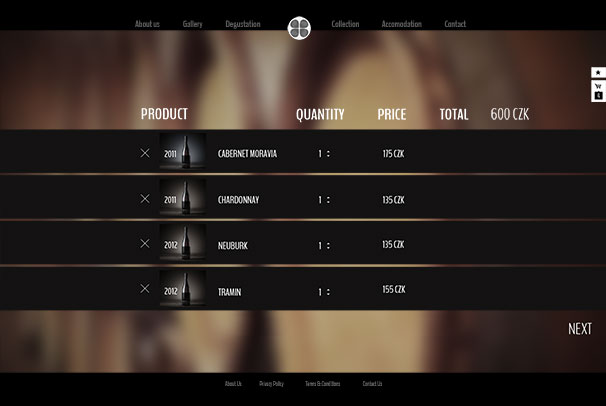Adjust the Chardonnay quantity stepper
The width and height of the screenshot is (606, 406).
coord(328,200)
